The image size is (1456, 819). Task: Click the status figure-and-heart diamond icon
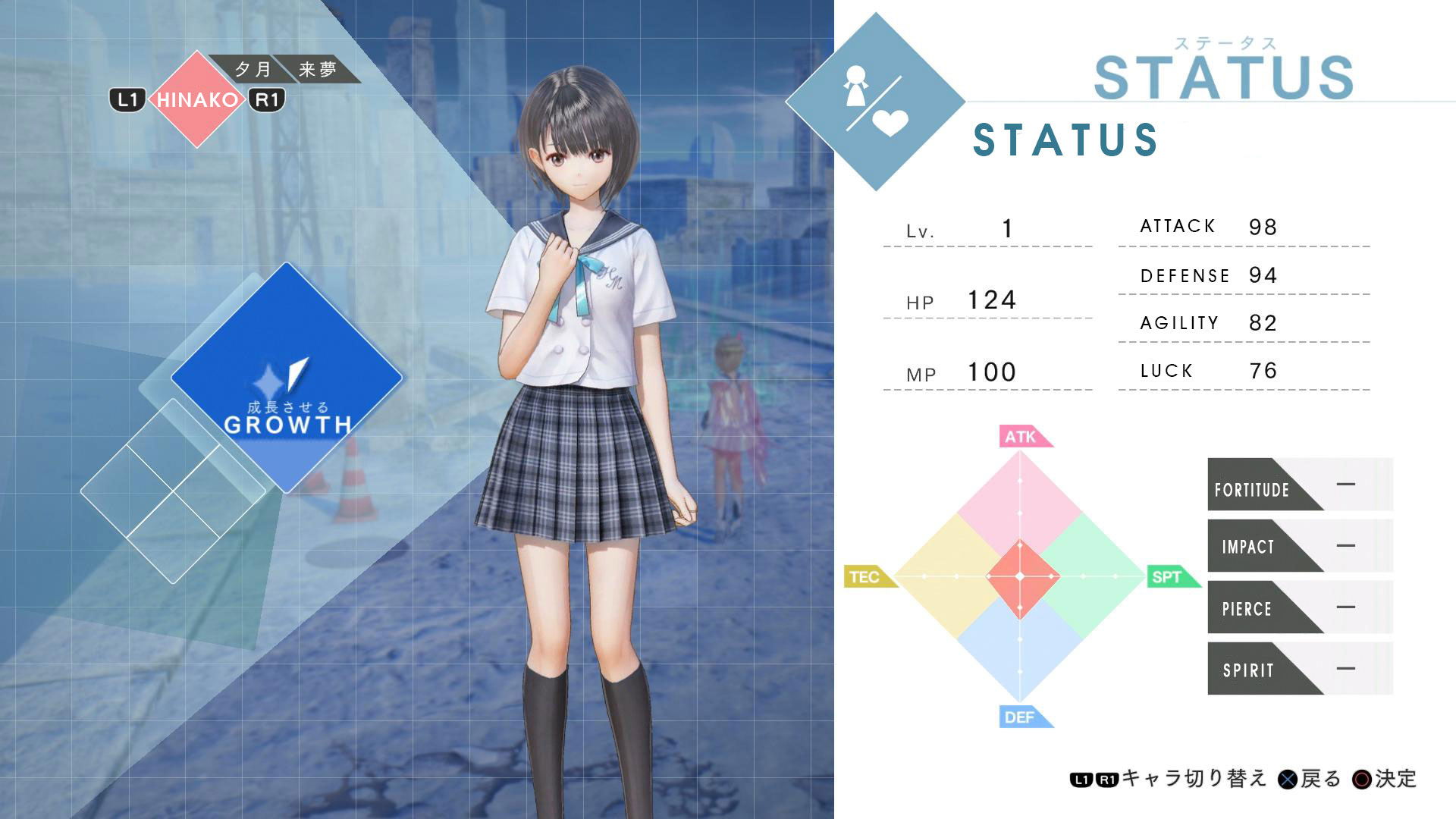click(x=875, y=102)
